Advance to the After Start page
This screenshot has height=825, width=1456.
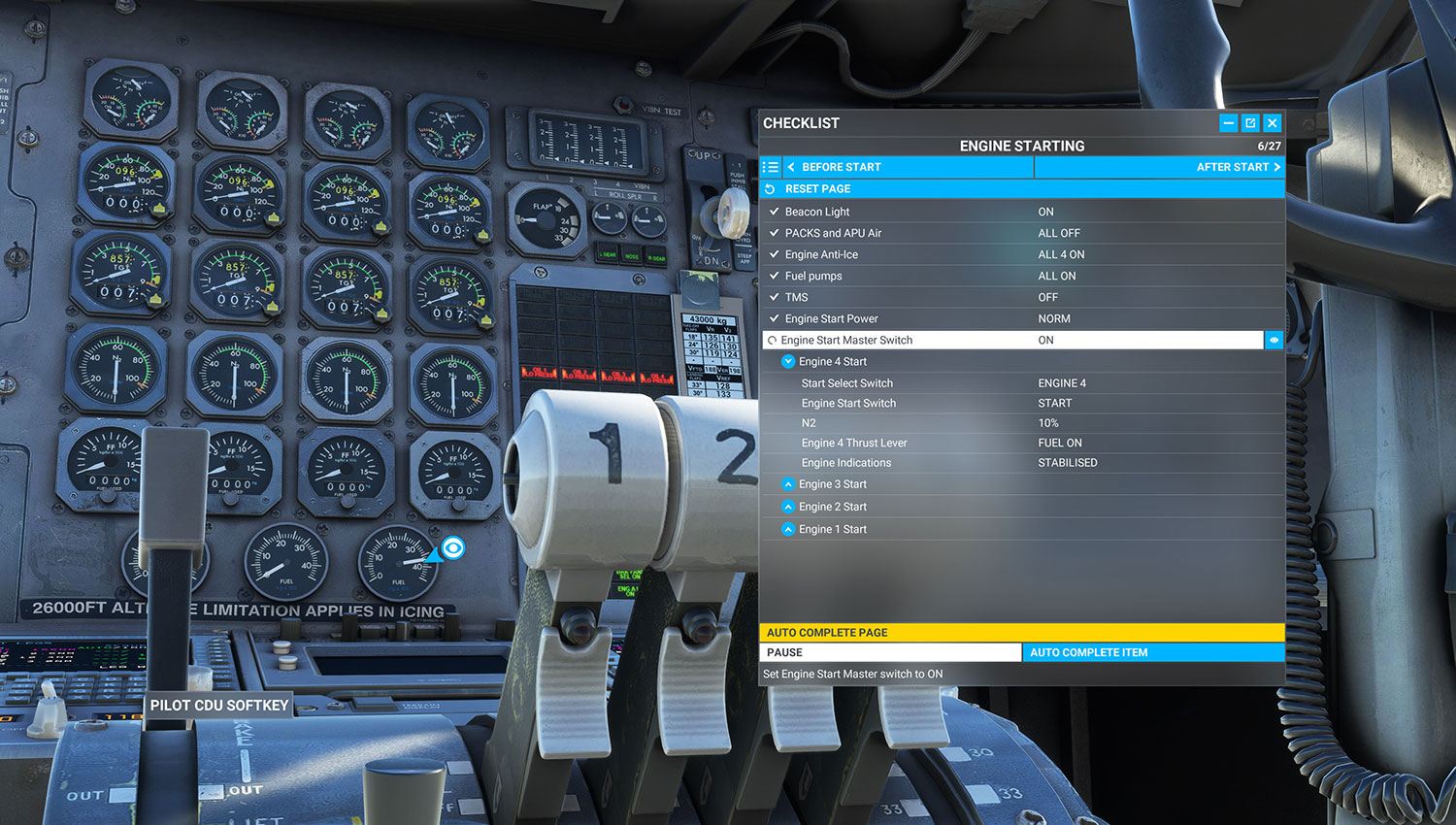[x=1160, y=166]
